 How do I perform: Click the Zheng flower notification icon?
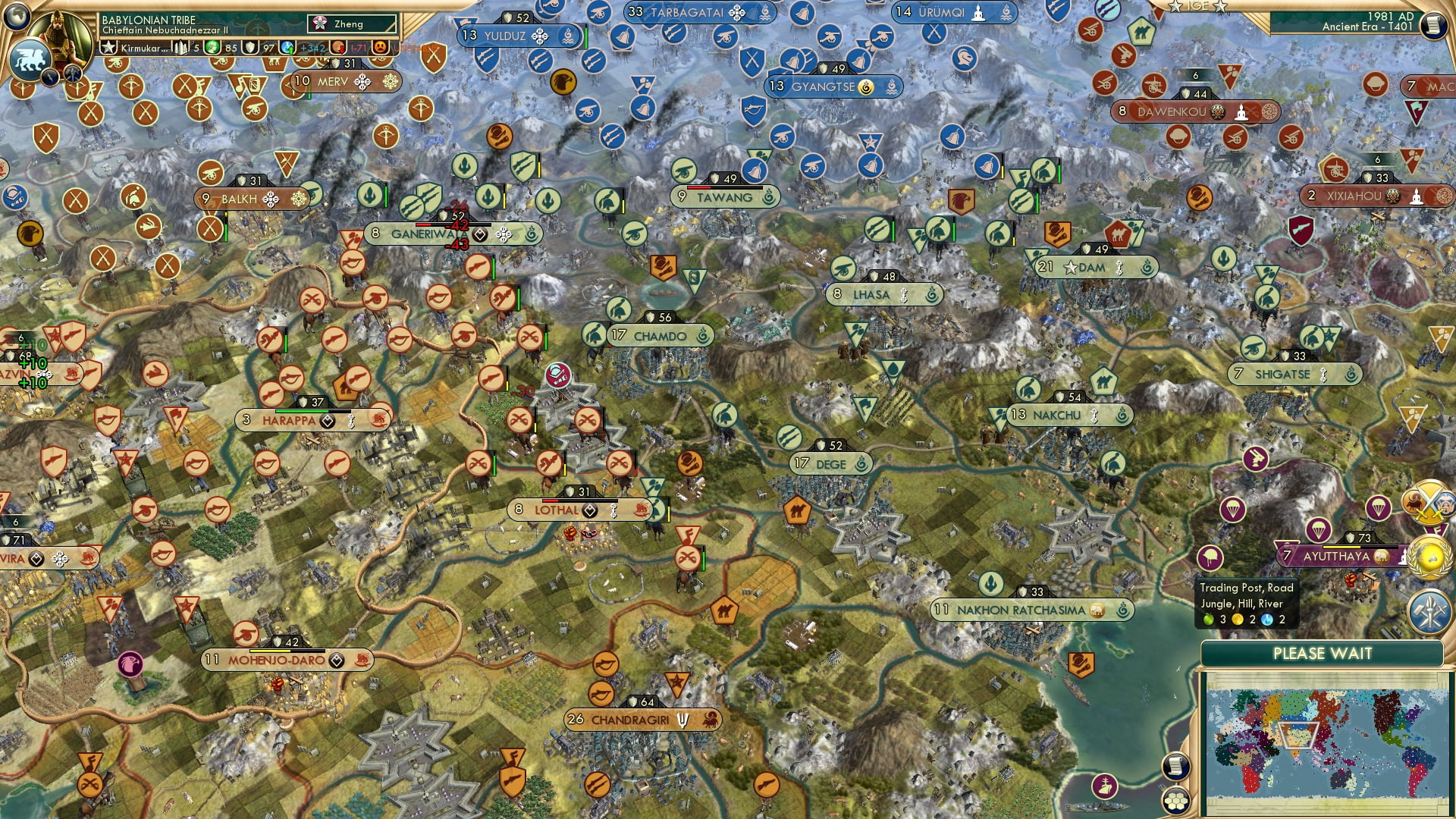tap(319, 23)
